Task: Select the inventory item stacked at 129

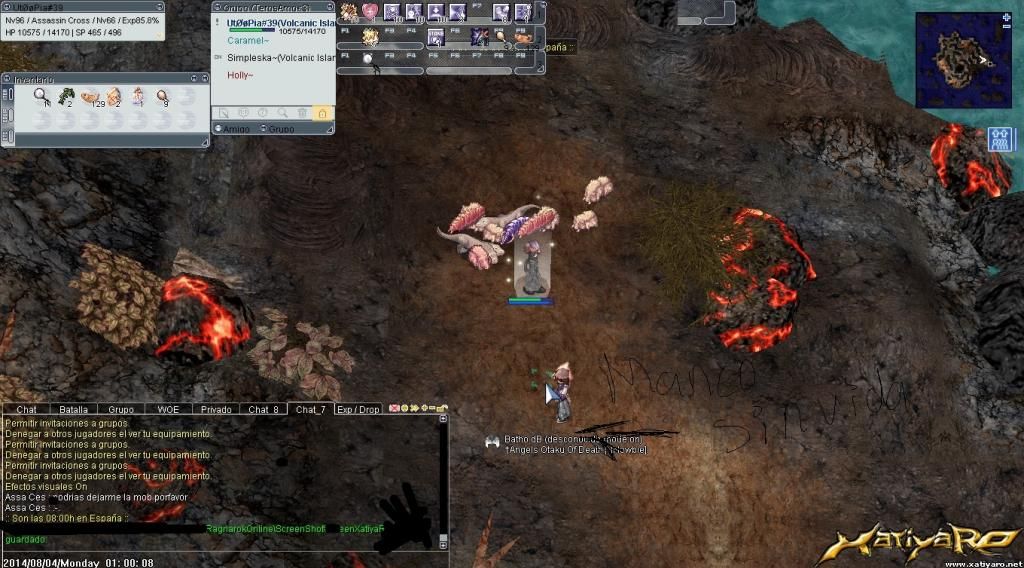Action: point(90,96)
